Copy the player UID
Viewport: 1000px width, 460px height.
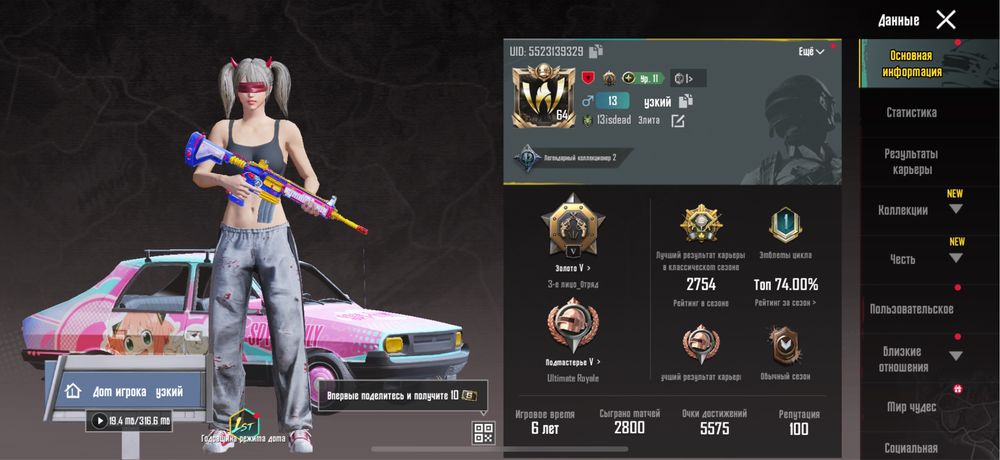(x=596, y=51)
